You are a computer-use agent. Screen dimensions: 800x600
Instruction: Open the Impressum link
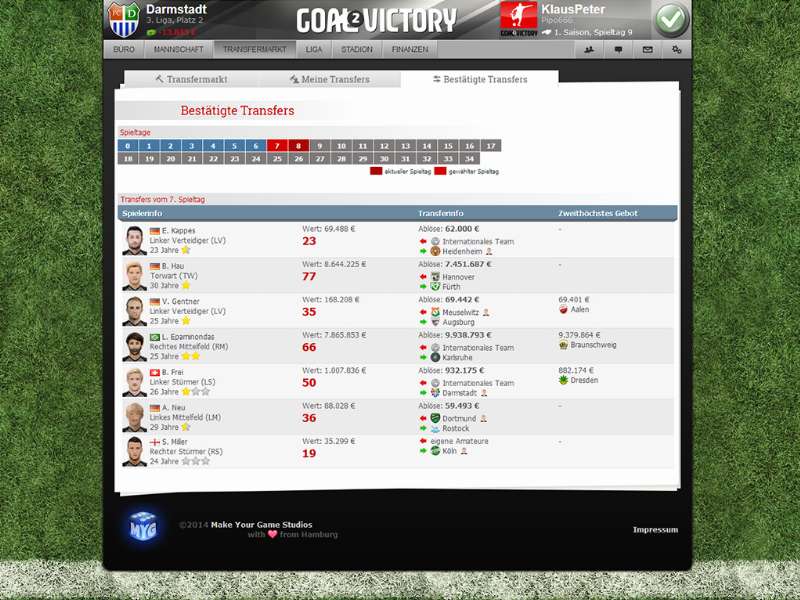point(655,530)
